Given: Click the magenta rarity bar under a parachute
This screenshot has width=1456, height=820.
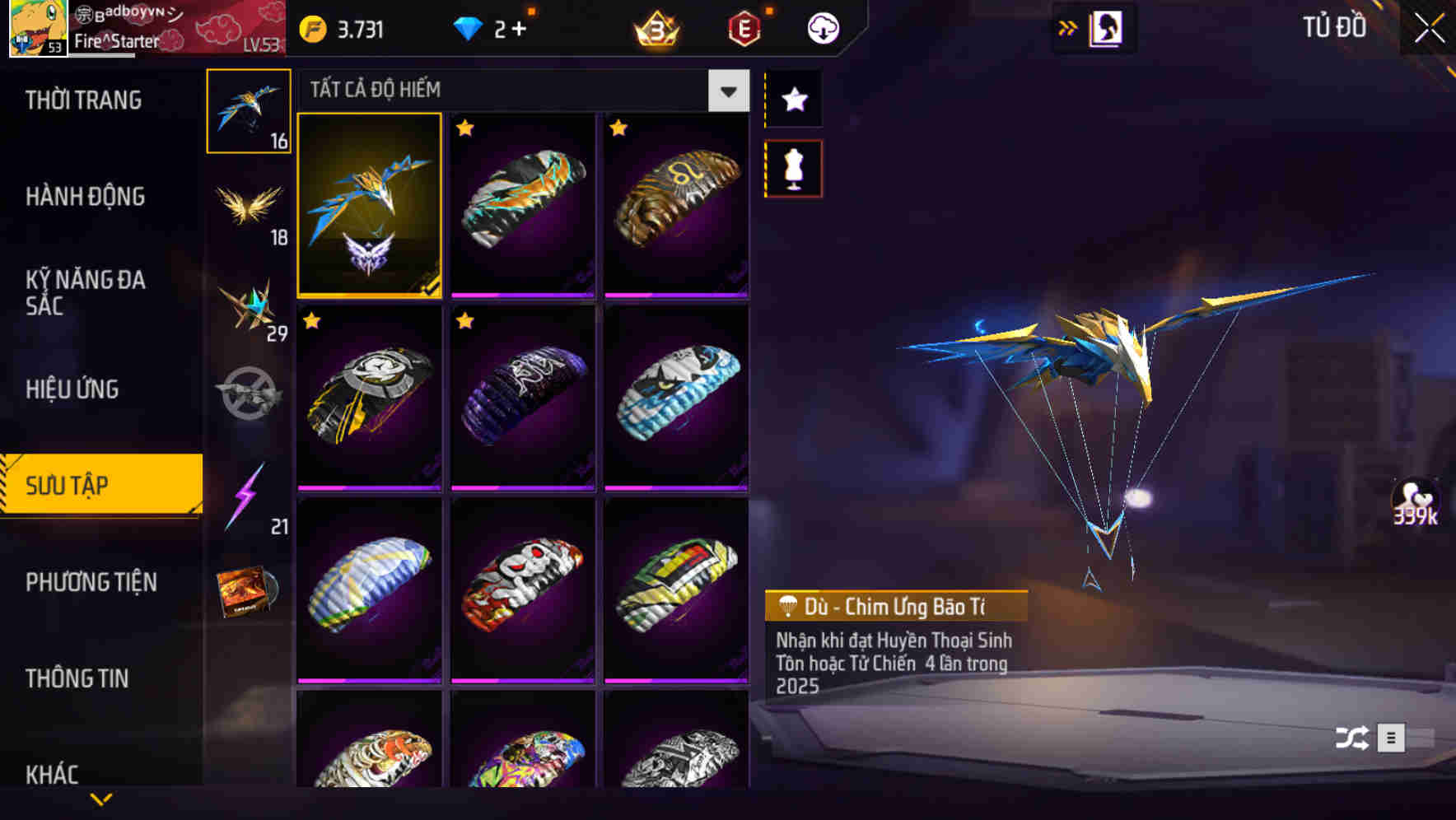Looking at the screenshot, I should 522,296.
